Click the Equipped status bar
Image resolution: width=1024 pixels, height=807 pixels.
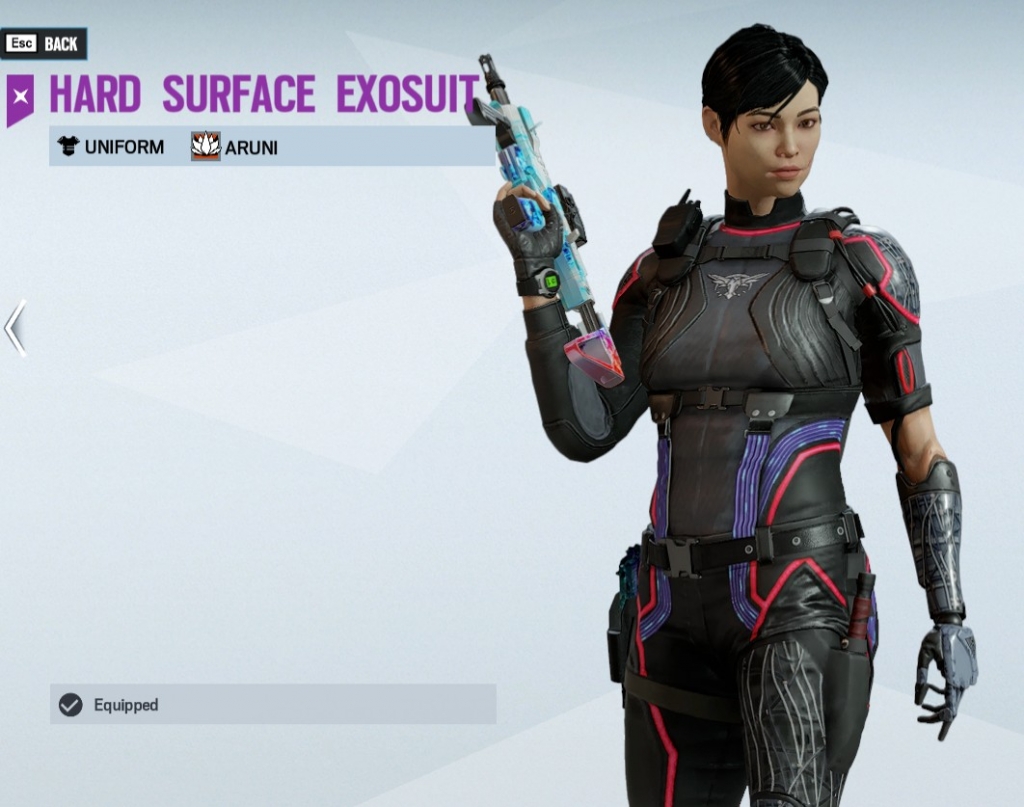pyautogui.click(x=272, y=704)
